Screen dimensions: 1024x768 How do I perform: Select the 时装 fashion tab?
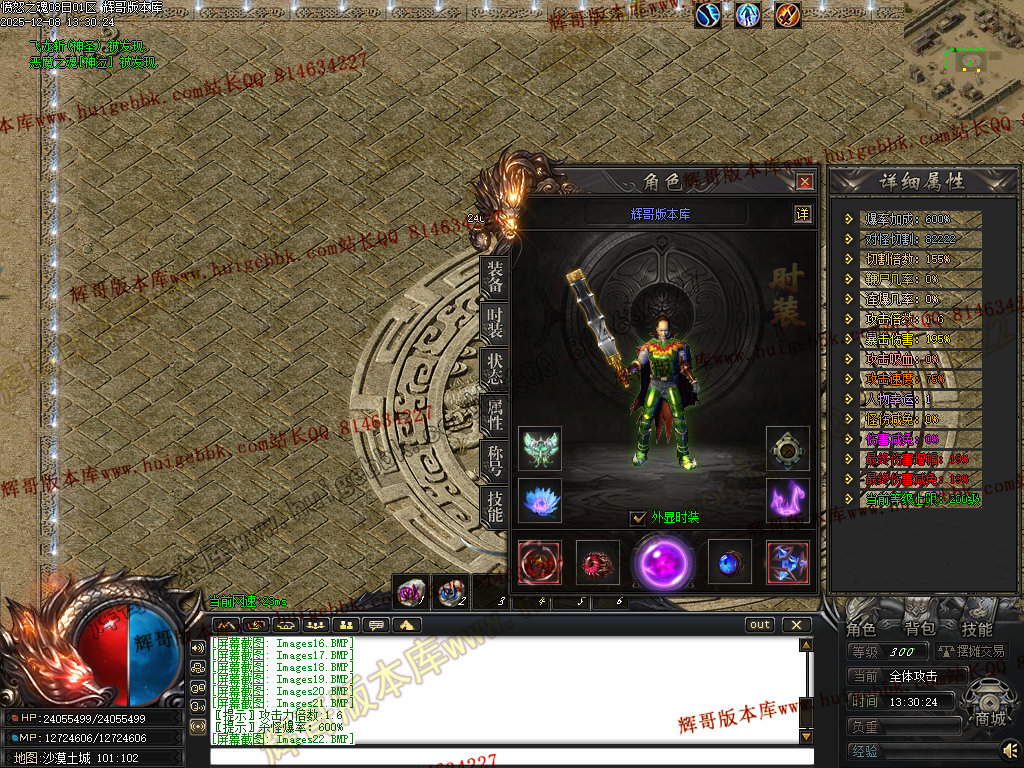tap(494, 322)
